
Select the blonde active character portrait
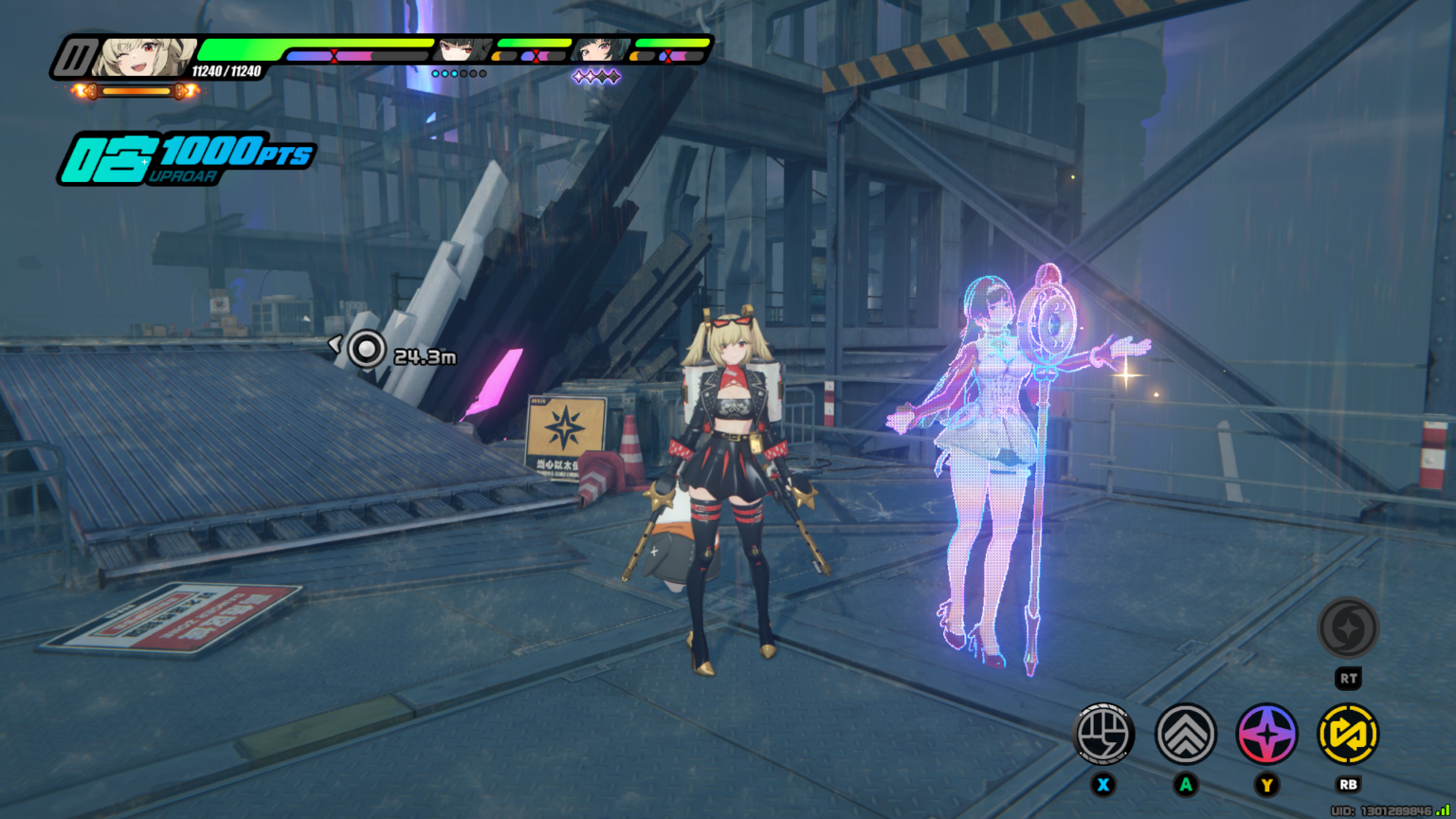click(145, 57)
